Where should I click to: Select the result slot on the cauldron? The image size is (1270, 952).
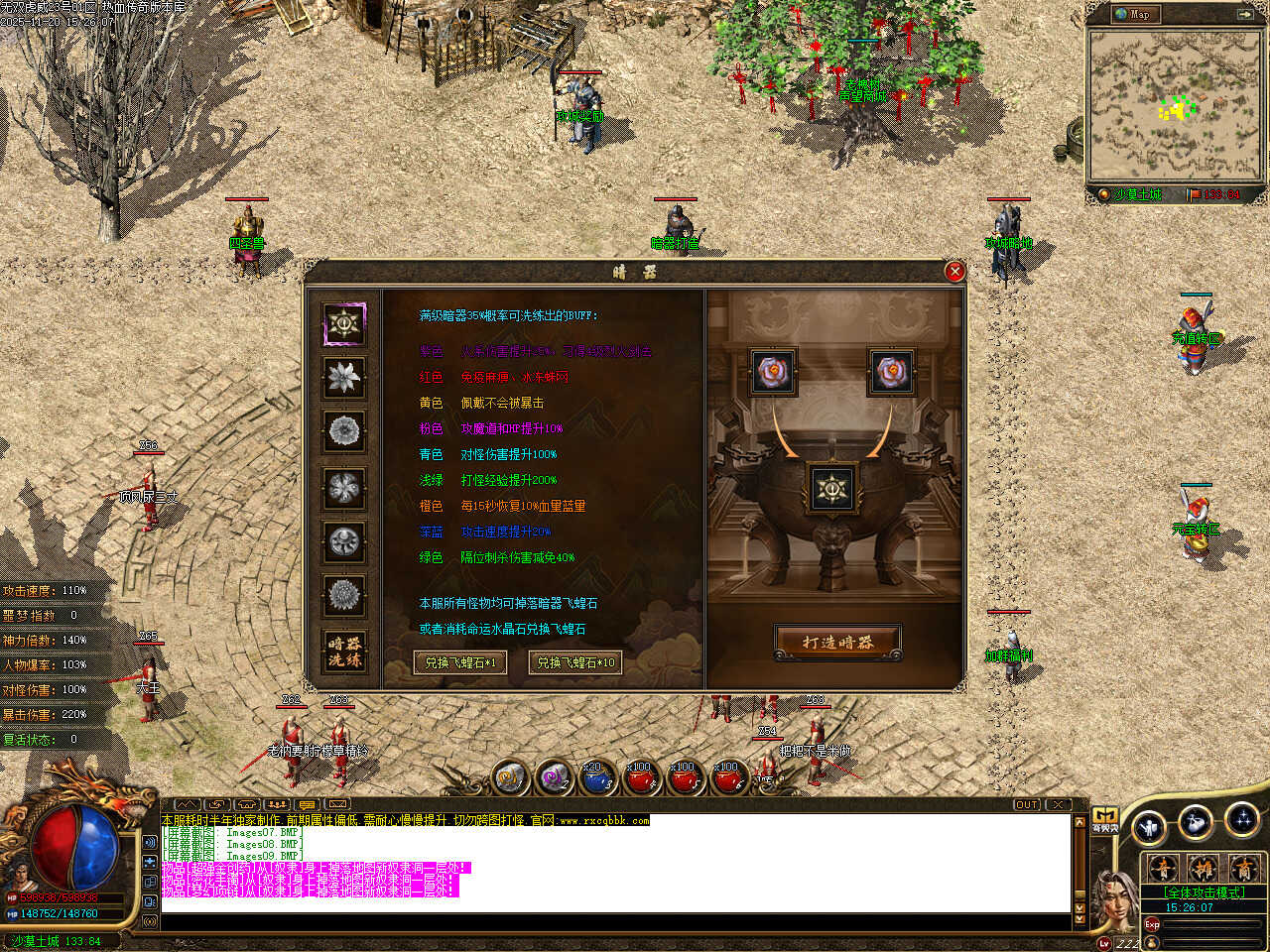click(831, 489)
